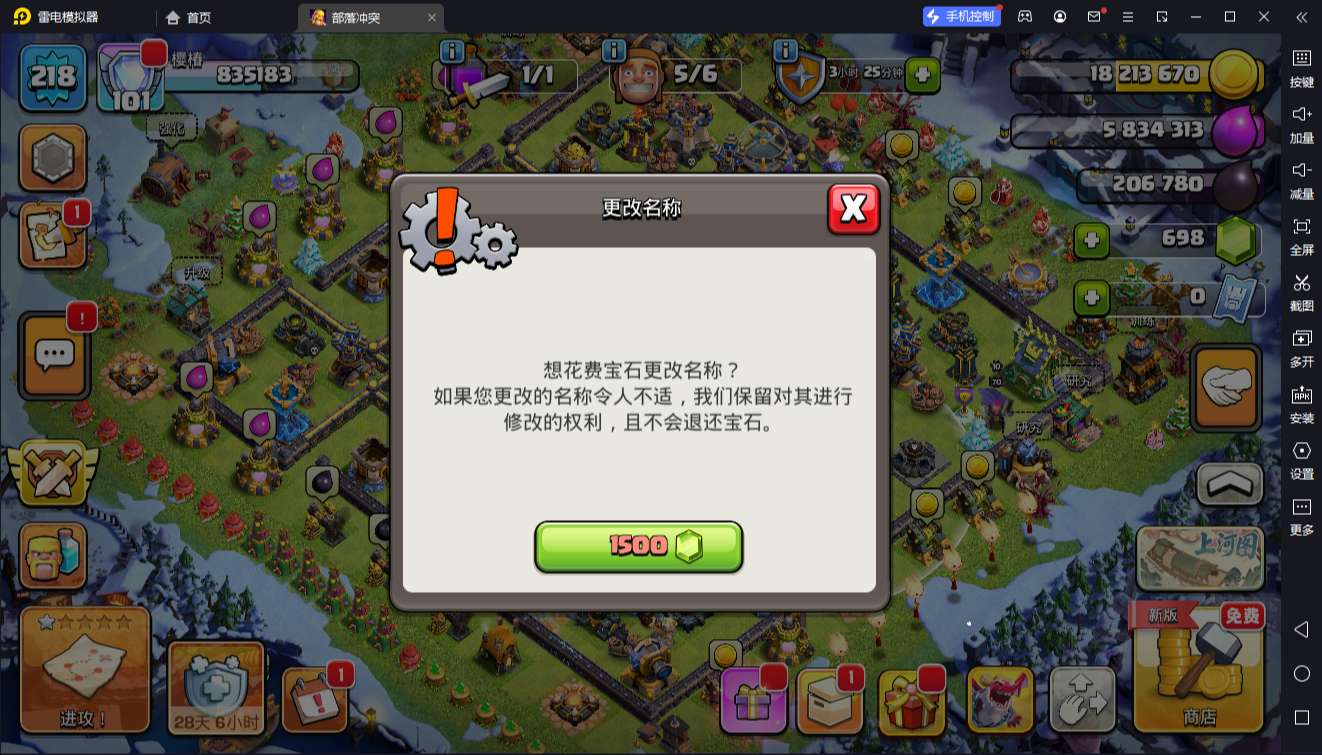Close the 更改名称 dialog with X
Image resolution: width=1322 pixels, height=755 pixels.
point(854,210)
